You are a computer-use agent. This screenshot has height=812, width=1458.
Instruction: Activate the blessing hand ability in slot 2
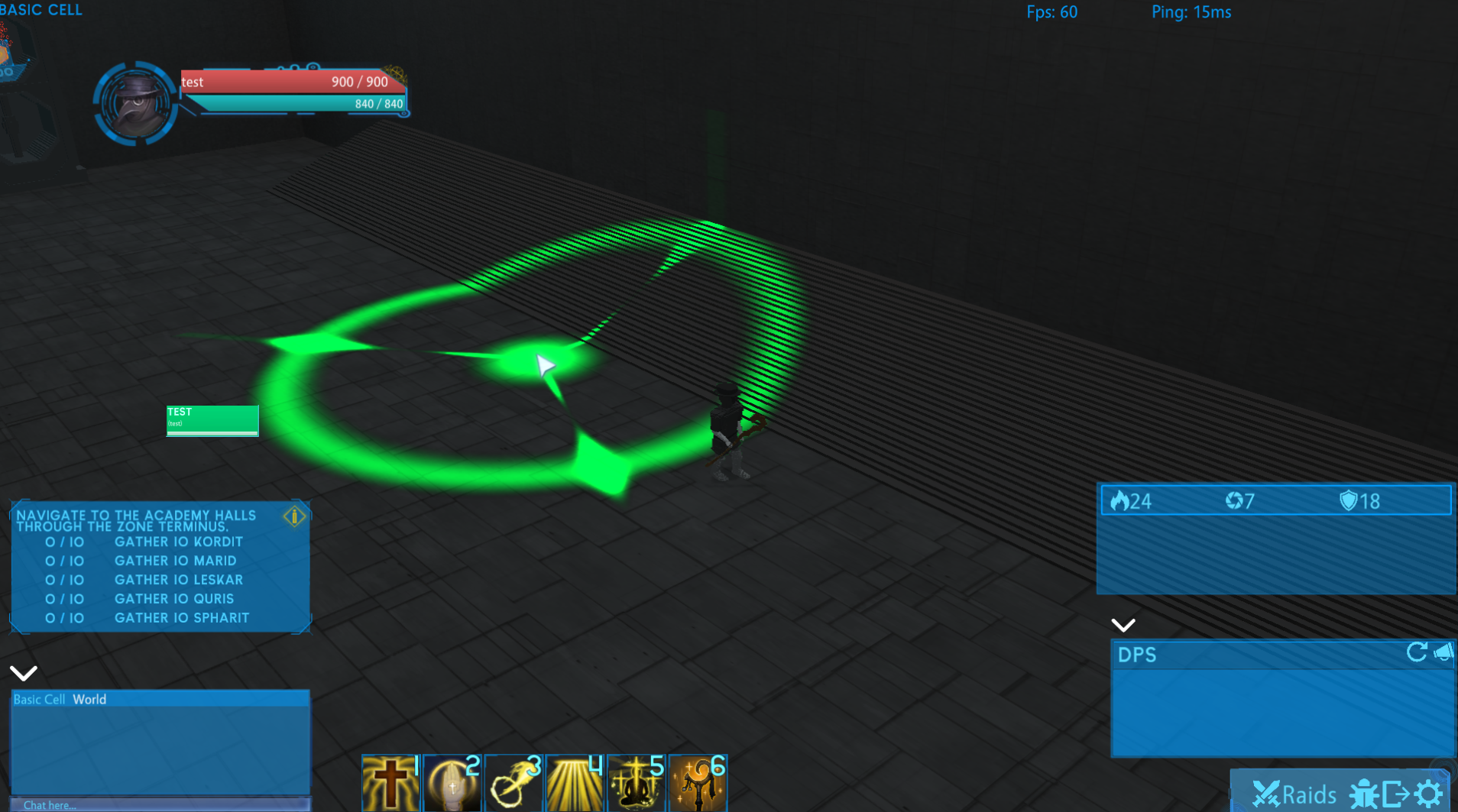click(x=452, y=783)
